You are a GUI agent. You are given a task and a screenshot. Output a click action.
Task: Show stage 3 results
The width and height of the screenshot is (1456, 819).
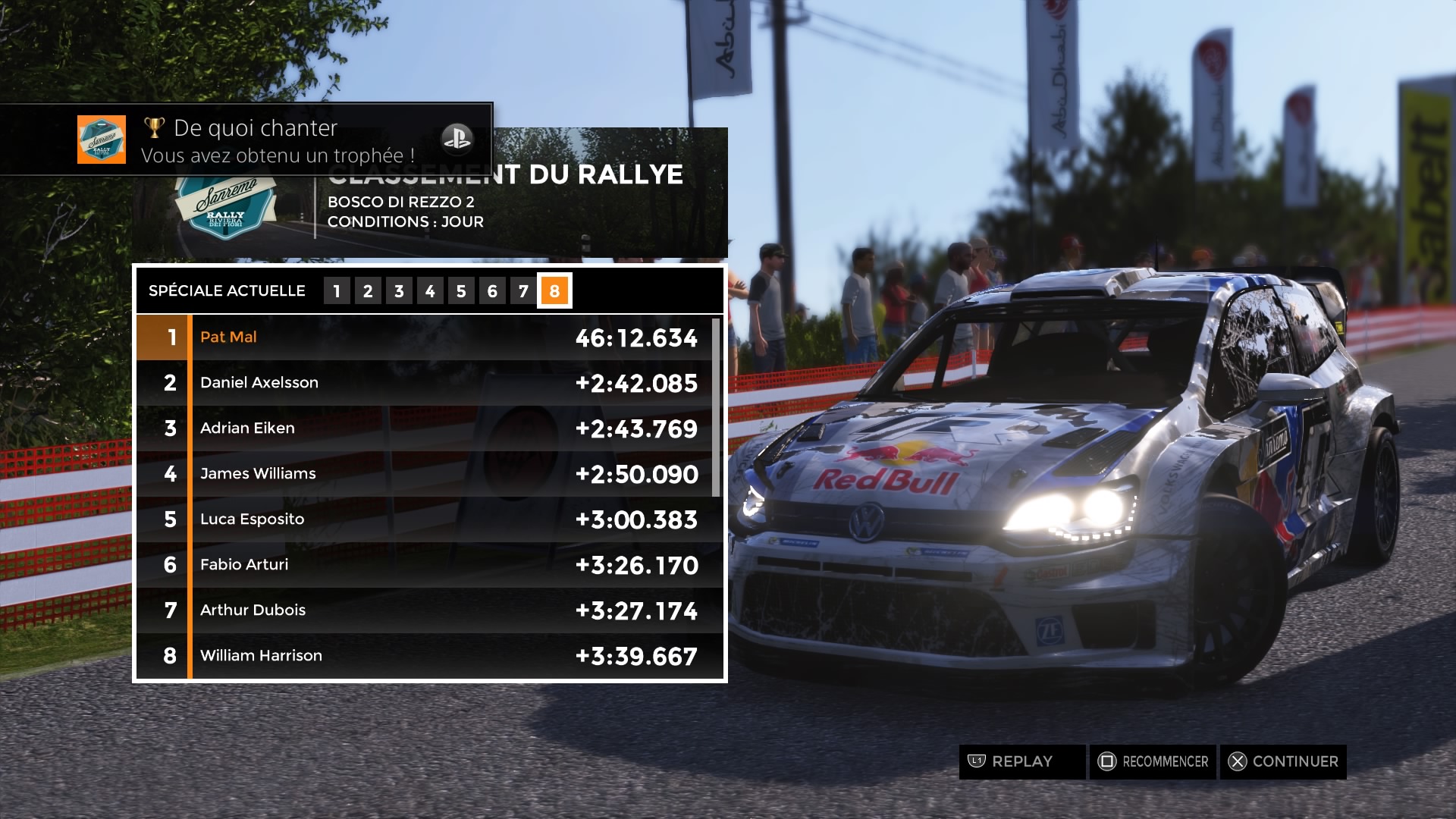click(399, 291)
